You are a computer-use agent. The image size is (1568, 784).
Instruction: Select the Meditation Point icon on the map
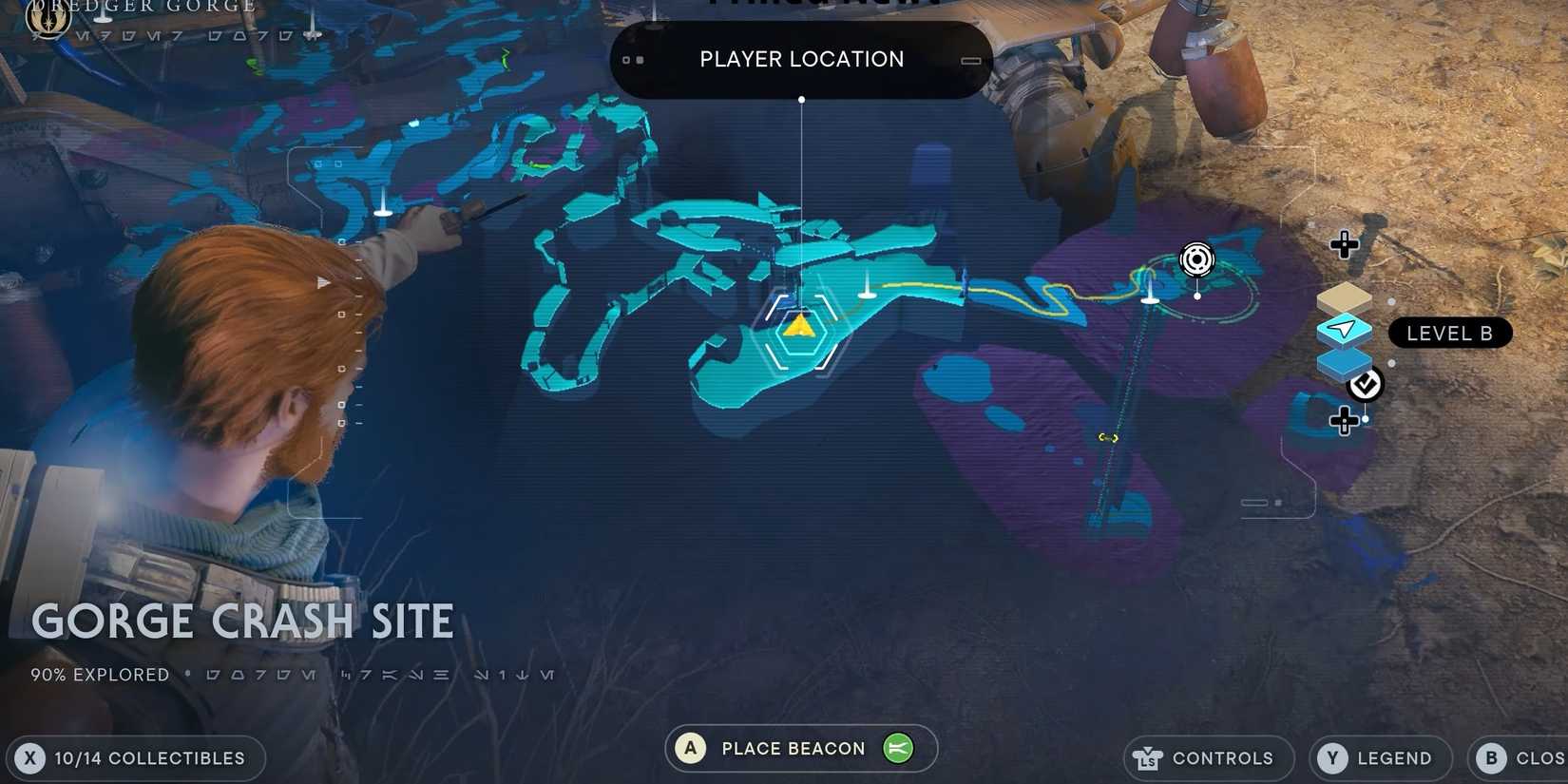(x=1196, y=259)
